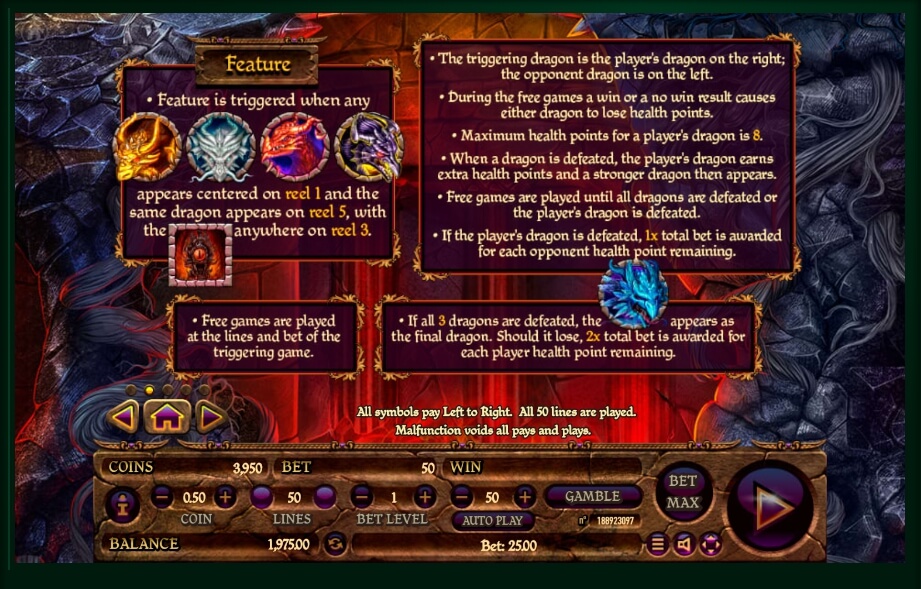The height and width of the screenshot is (589, 921).
Task: Click the refresh balance icon
Action: click(335, 544)
